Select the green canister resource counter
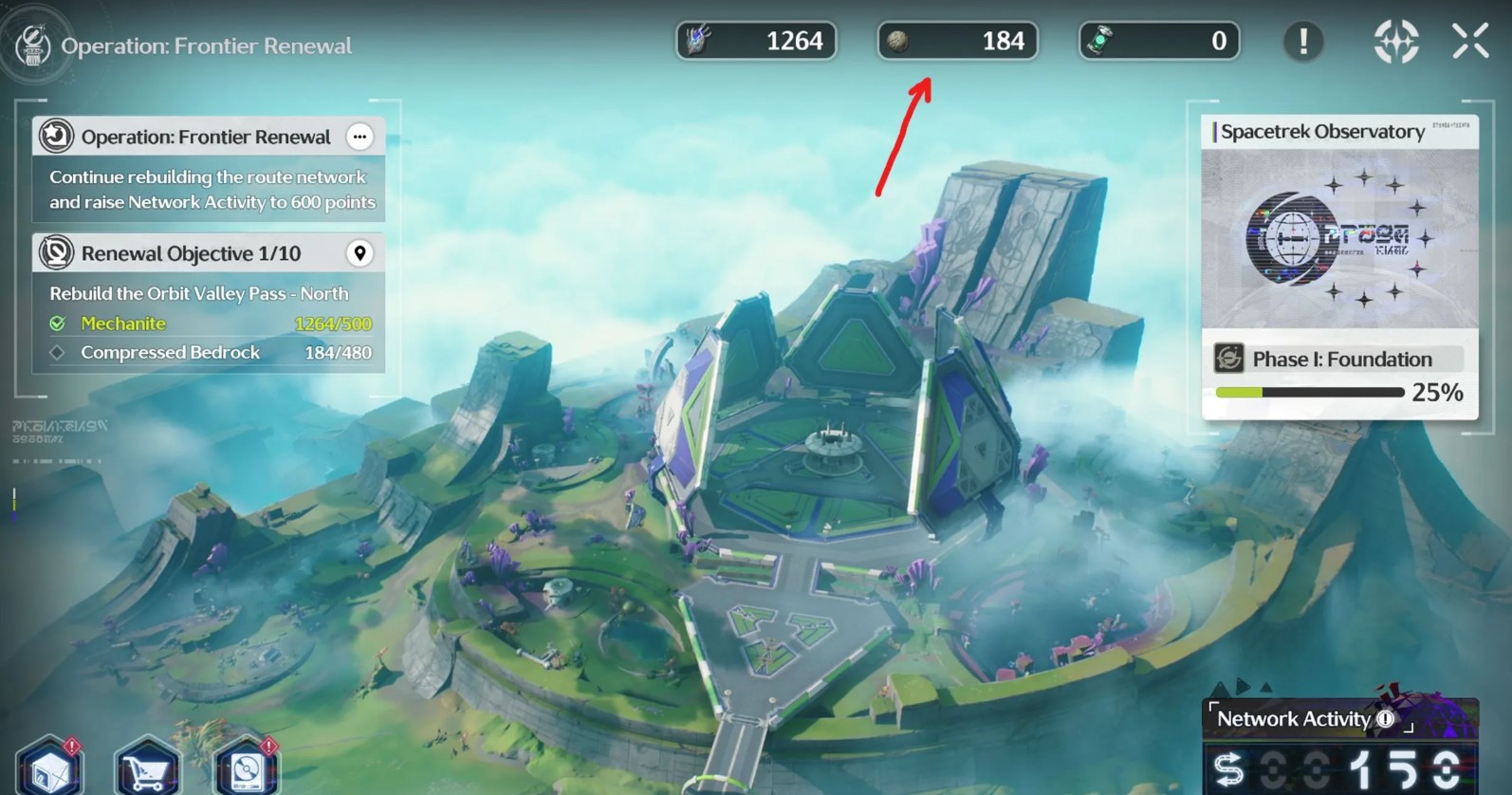The width and height of the screenshot is (1512, 795). click(1158, 41)
